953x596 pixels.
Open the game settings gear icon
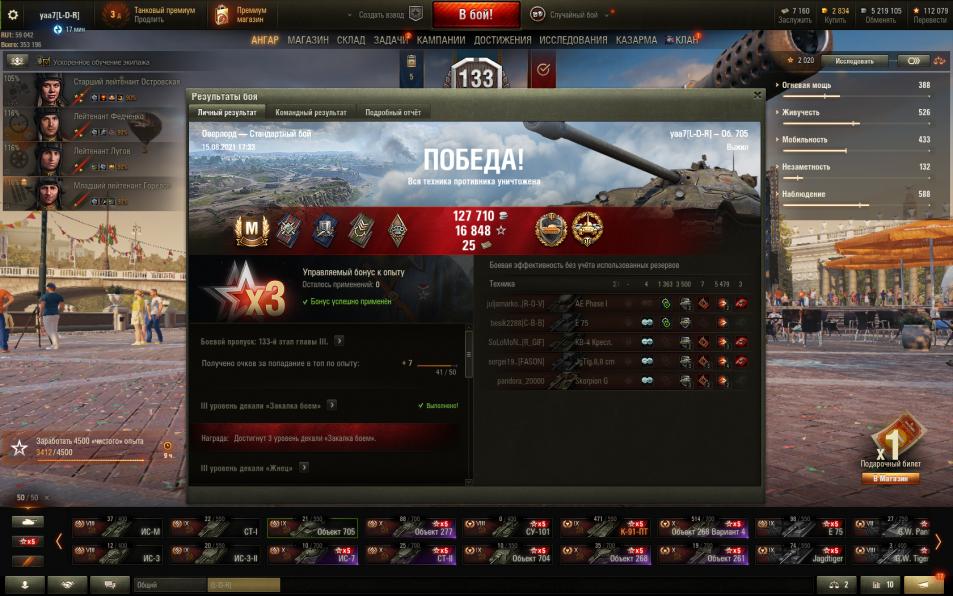(13, 15)
